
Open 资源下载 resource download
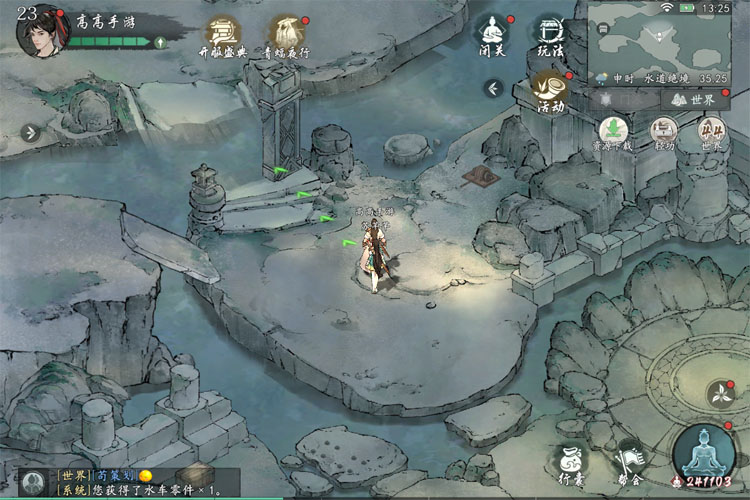tap(613, 134)
